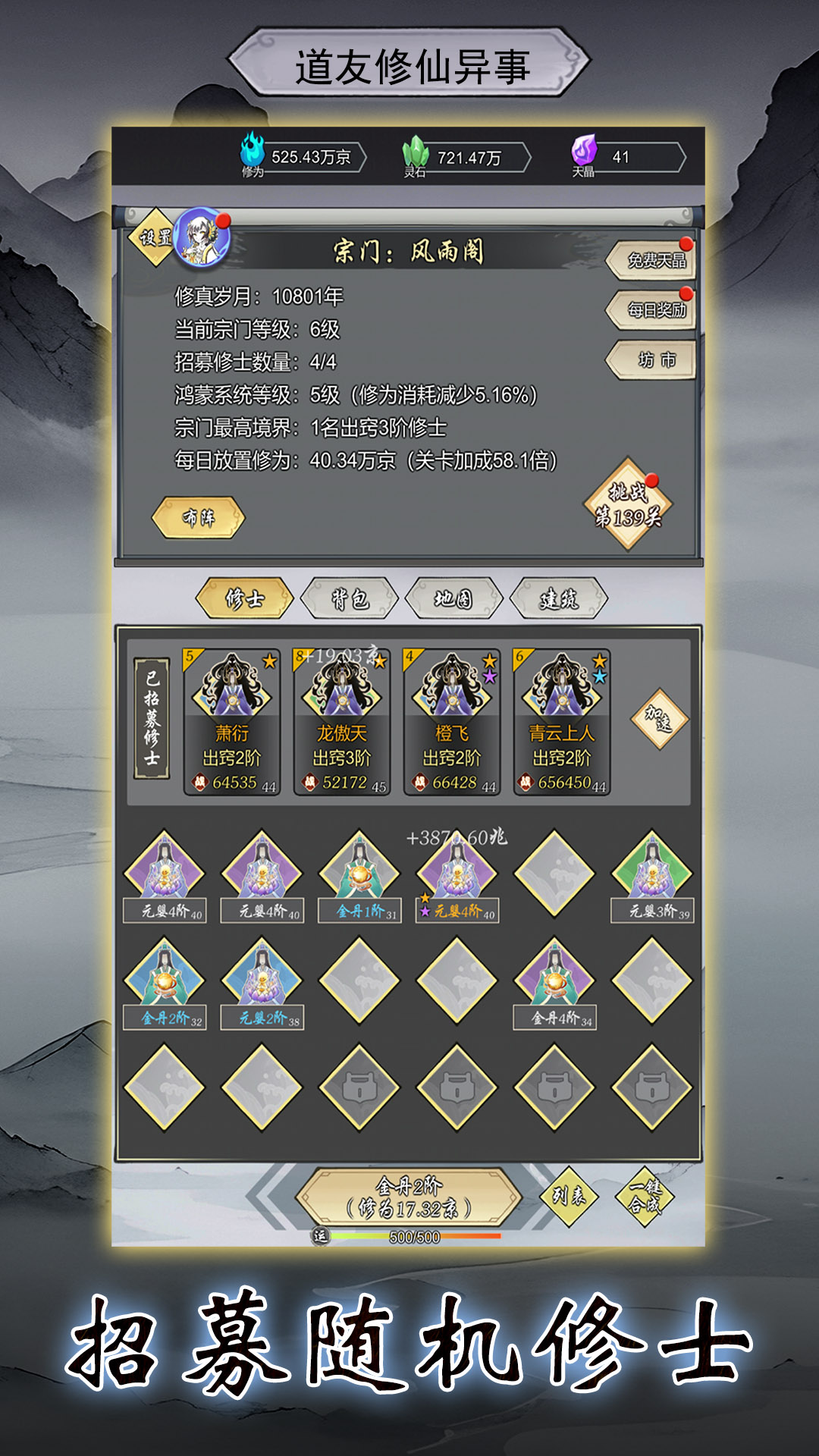Image resolution: width=819 pixels, height=1456 pixels.
Task: Open the 布阵 formation button
Action: [x=199, y=518]
